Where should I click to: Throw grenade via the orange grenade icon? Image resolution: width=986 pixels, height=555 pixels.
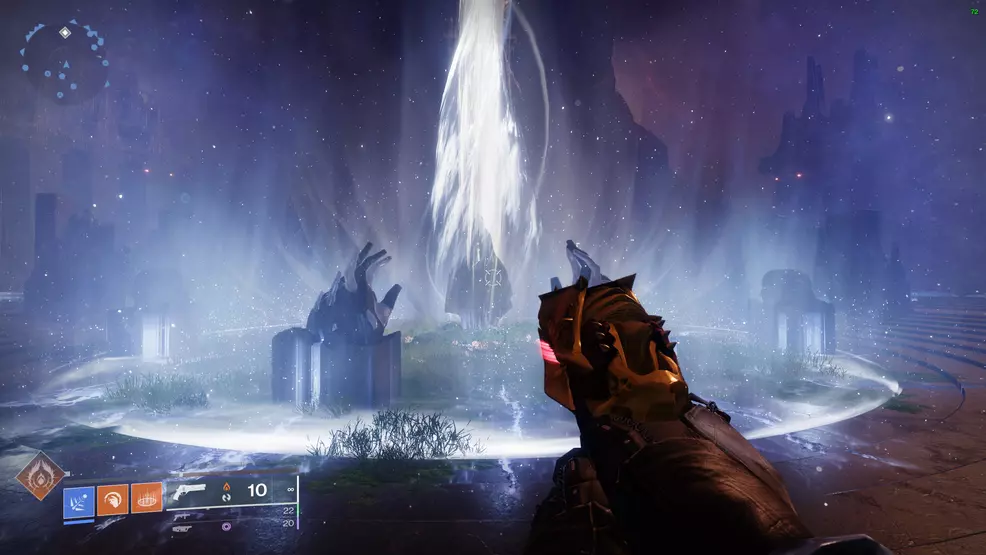pyautogui.click(x=146, y=500)
